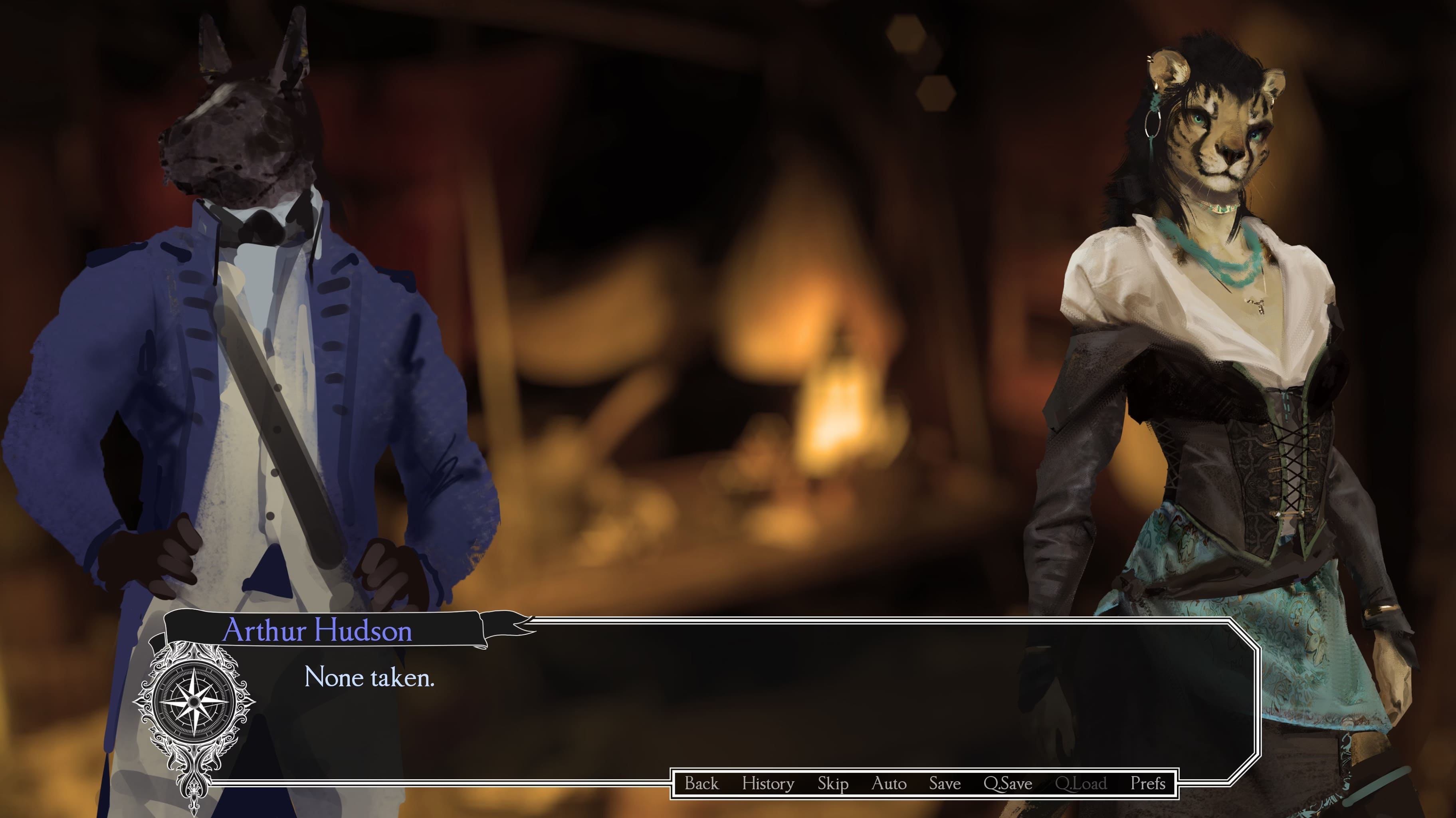
Task: Open the Save menu
Action: coord(945,784)
